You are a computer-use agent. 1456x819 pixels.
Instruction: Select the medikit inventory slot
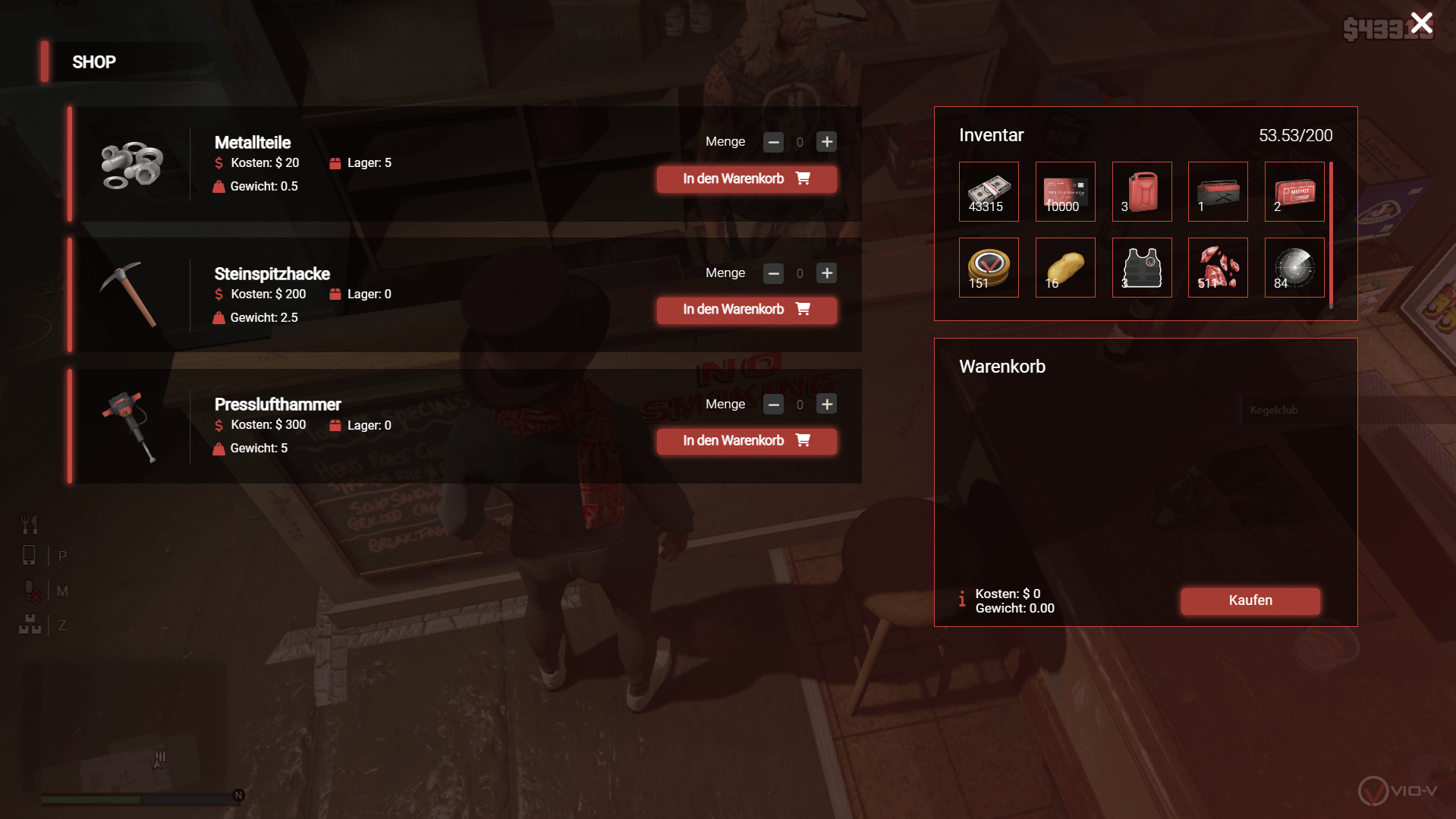point(1294,191)
